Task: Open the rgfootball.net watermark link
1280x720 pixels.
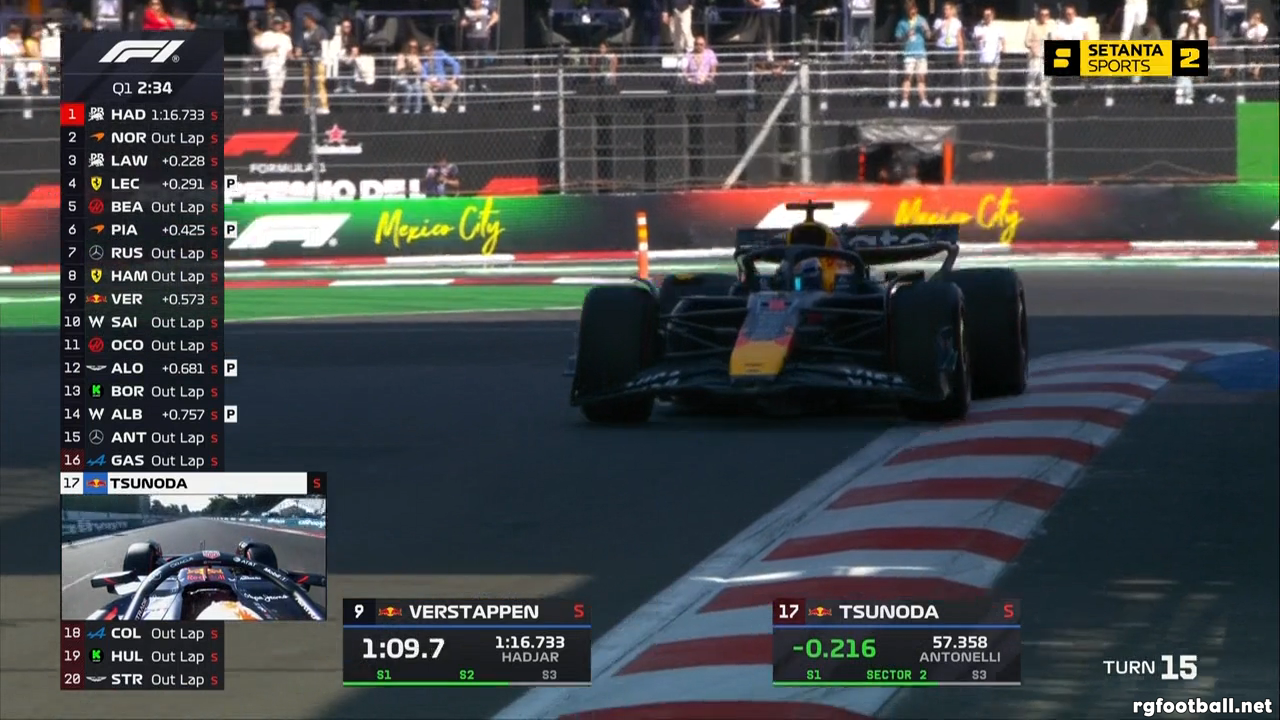Action: tap(1202, 706)
